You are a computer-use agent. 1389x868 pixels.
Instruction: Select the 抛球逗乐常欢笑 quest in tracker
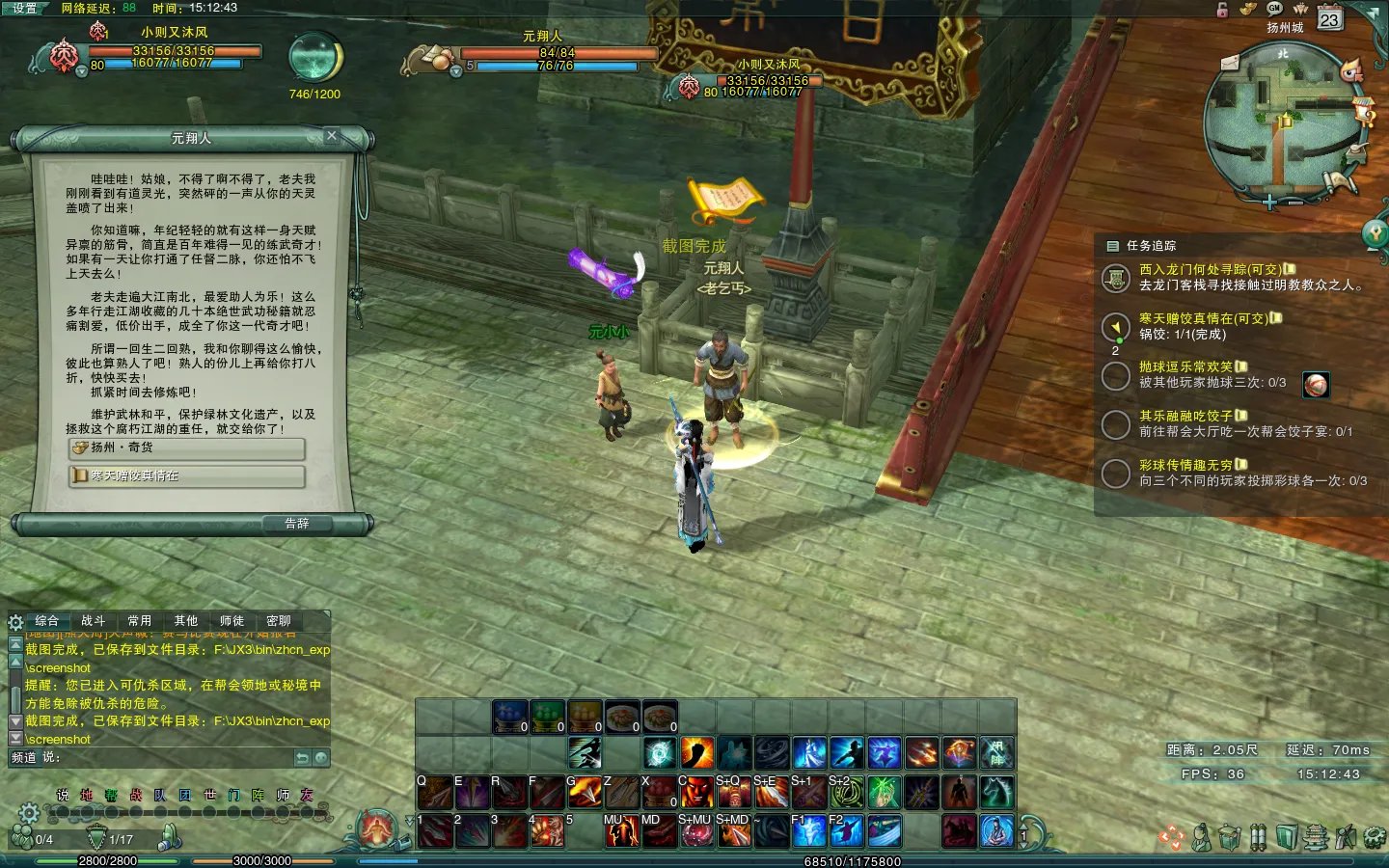tap(1186, 367)
